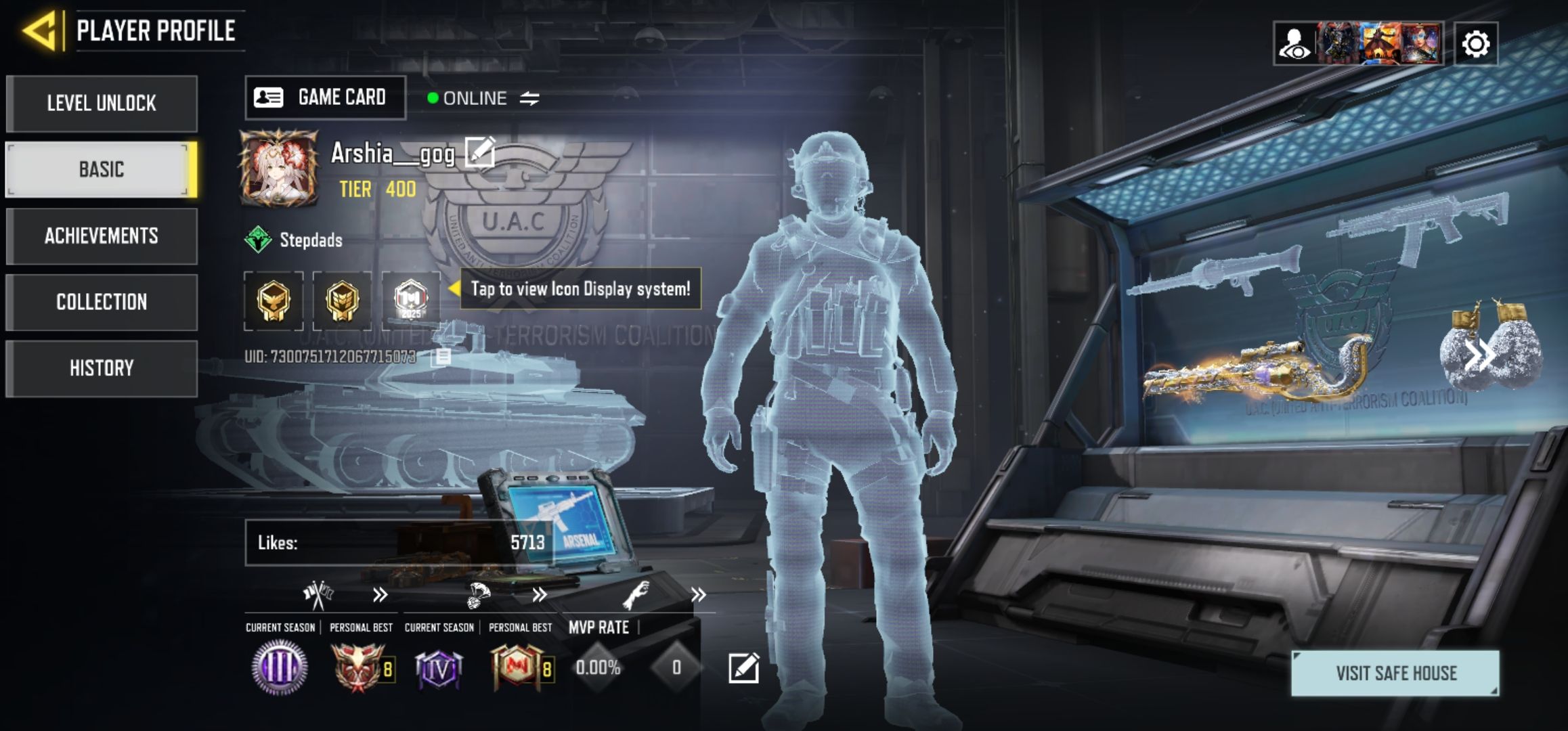Edit the Arshia__gog player name

pos(479,152)
